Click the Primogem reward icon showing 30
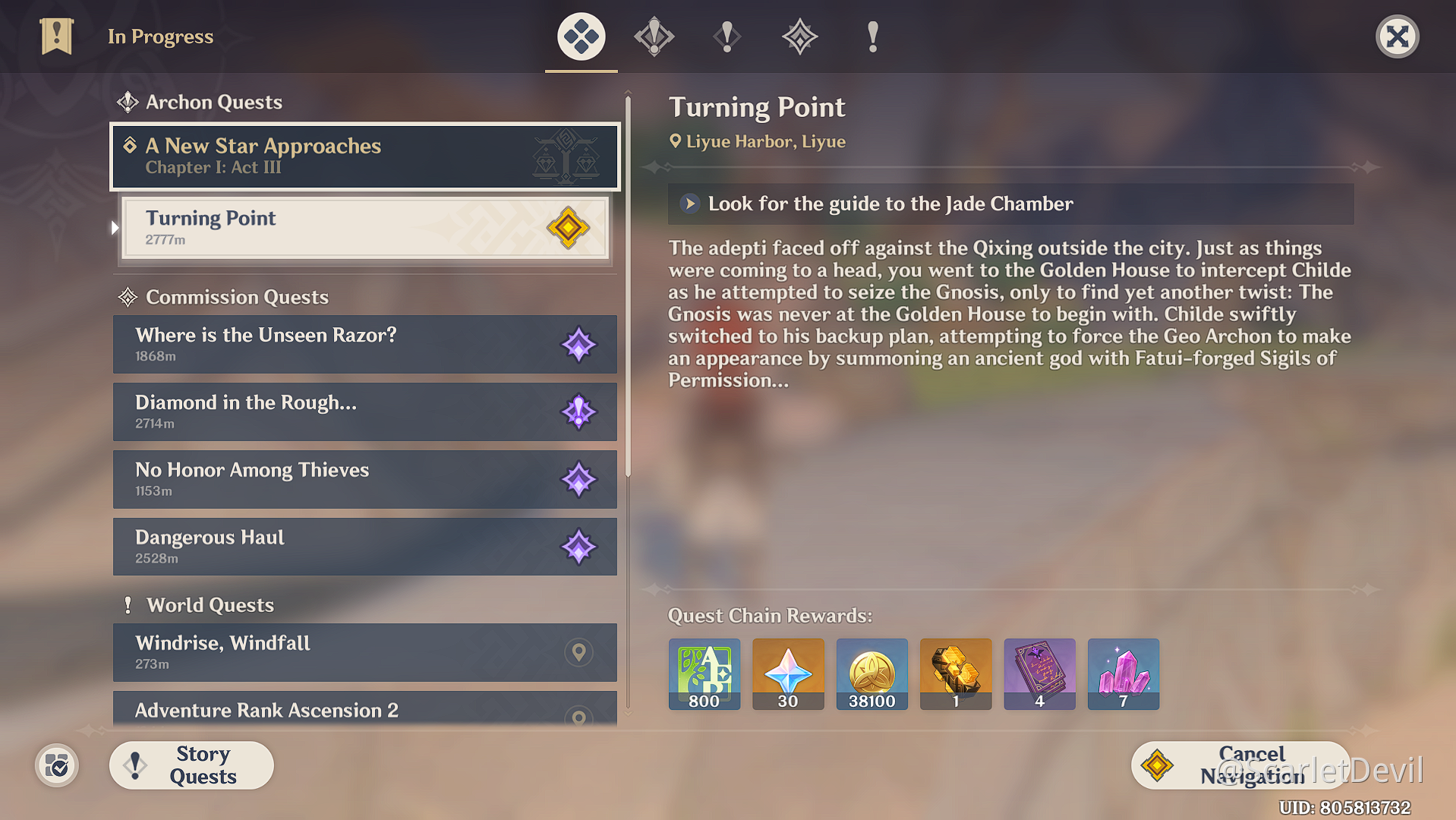1456x820 pixels. 787,674
